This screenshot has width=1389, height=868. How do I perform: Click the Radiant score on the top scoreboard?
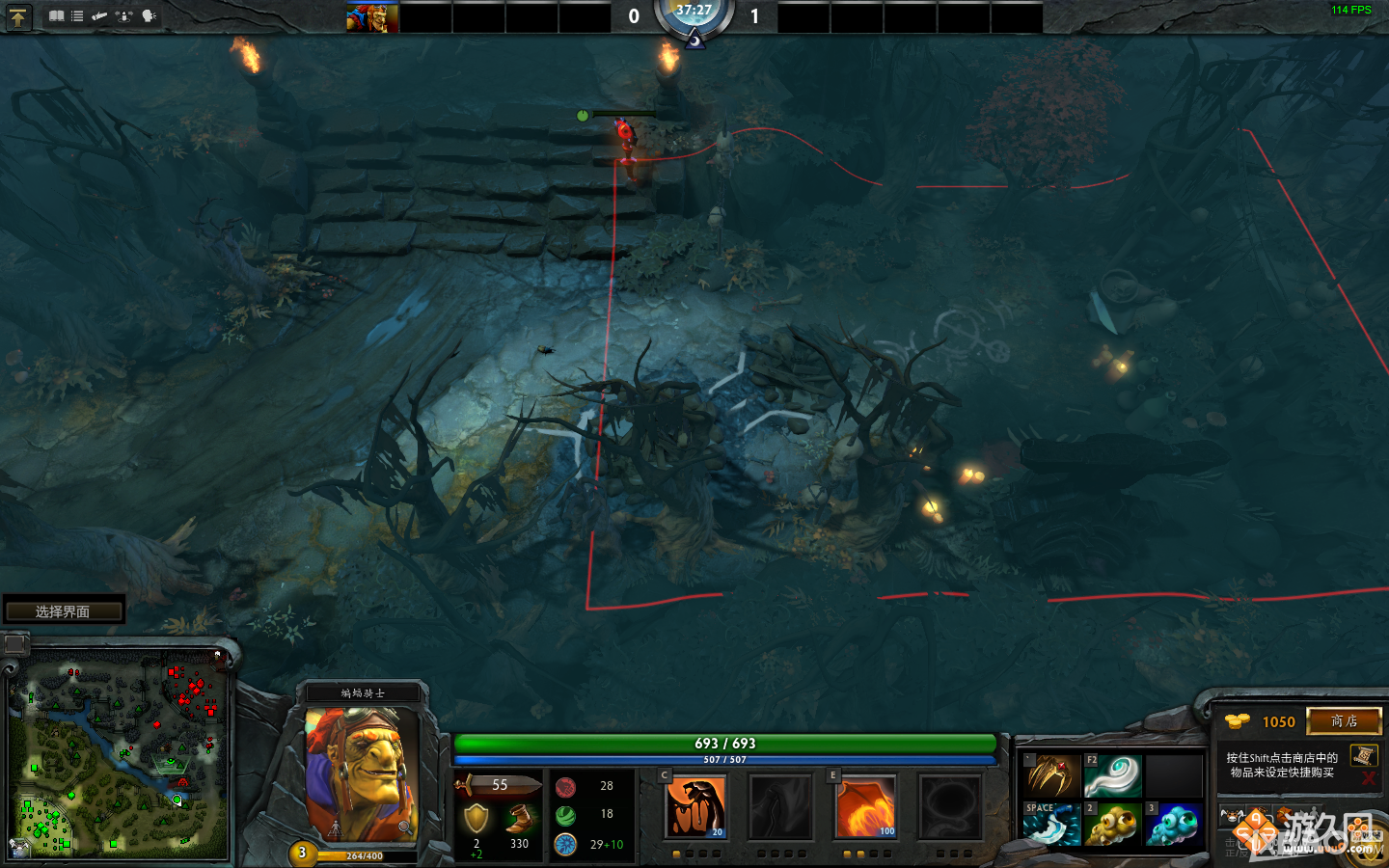[634, 15]
